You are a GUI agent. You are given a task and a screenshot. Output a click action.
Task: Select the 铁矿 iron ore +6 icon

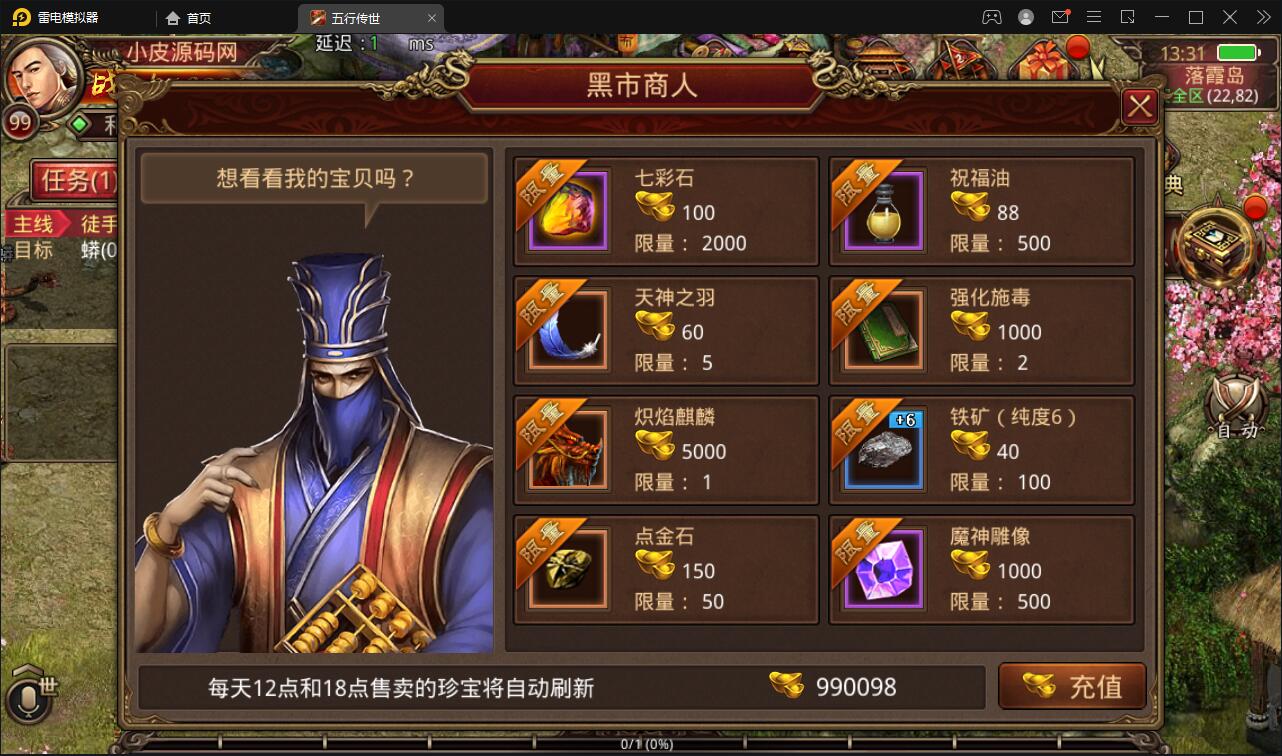[x=880, y=450]
